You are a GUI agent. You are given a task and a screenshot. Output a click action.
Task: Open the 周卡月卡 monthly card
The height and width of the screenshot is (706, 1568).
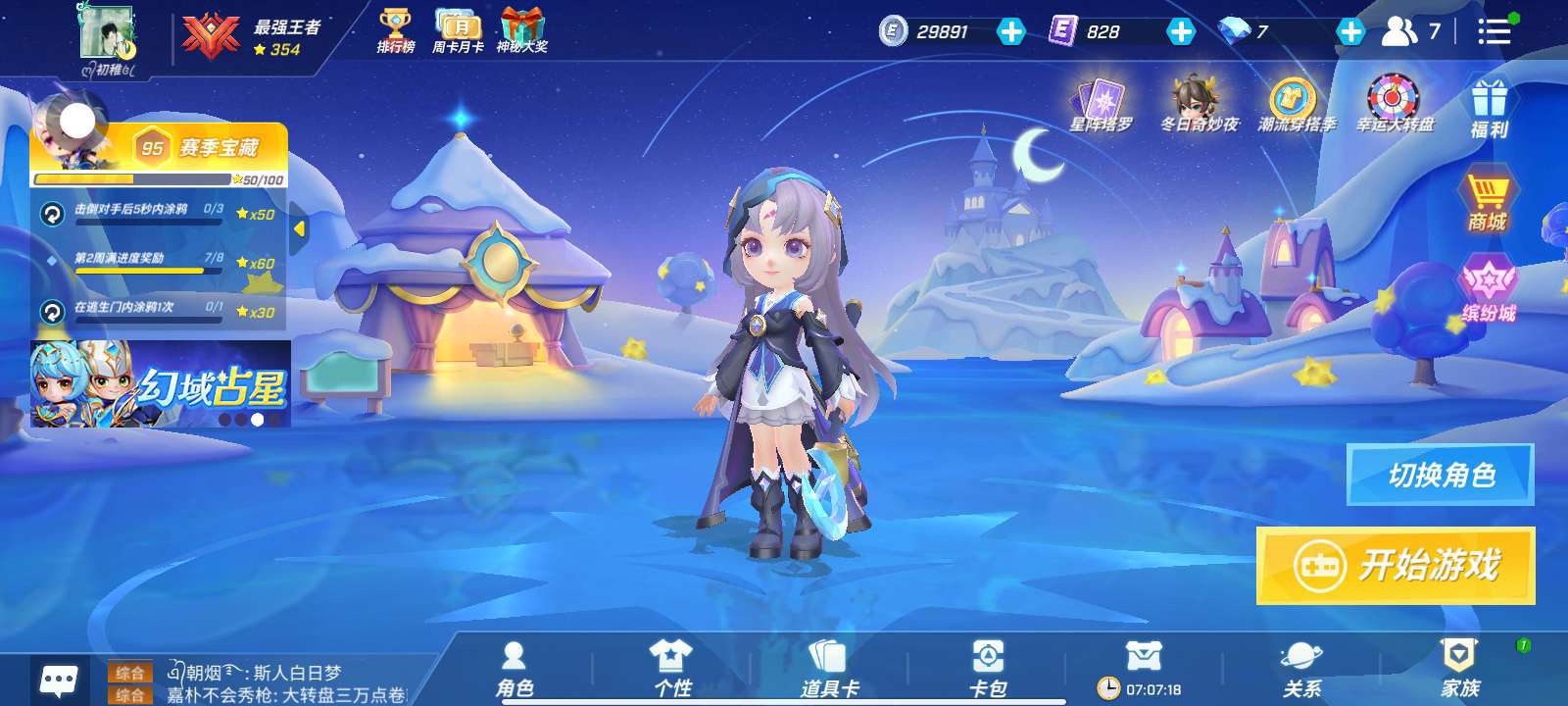458,30
